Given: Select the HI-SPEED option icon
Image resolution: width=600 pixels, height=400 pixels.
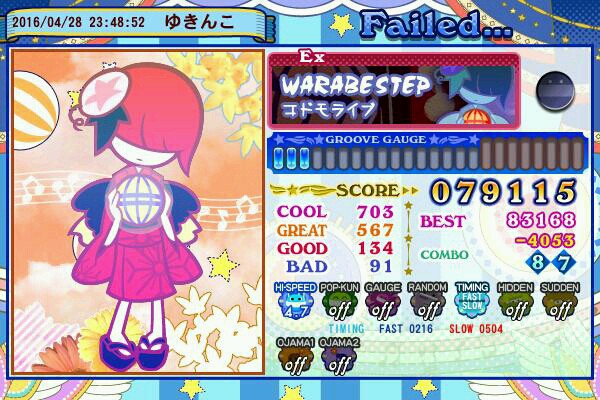Looking at the screenshot, I should pos(295,303).
